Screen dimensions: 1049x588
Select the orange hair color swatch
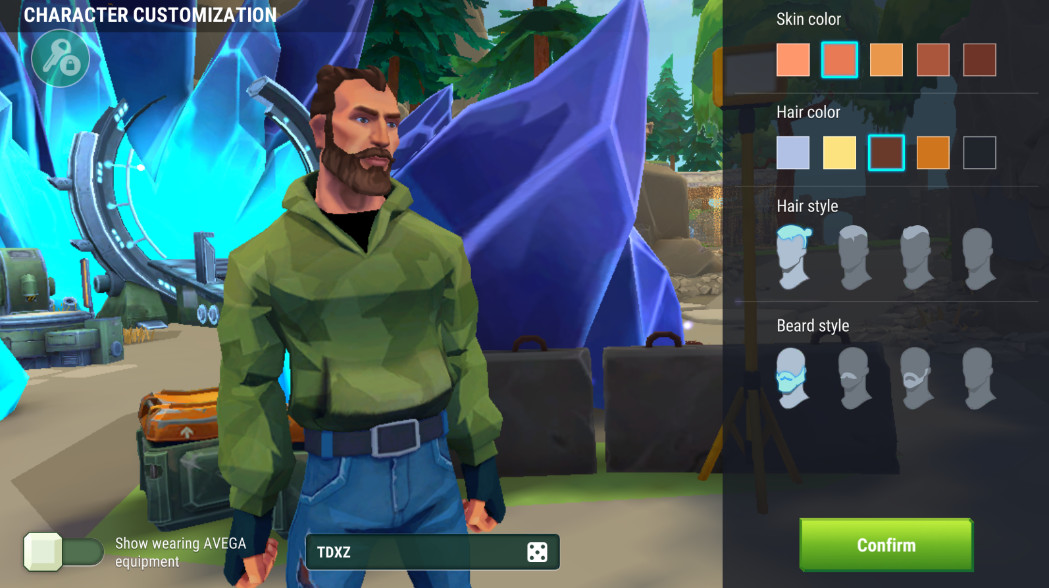[x=933, y=153]
